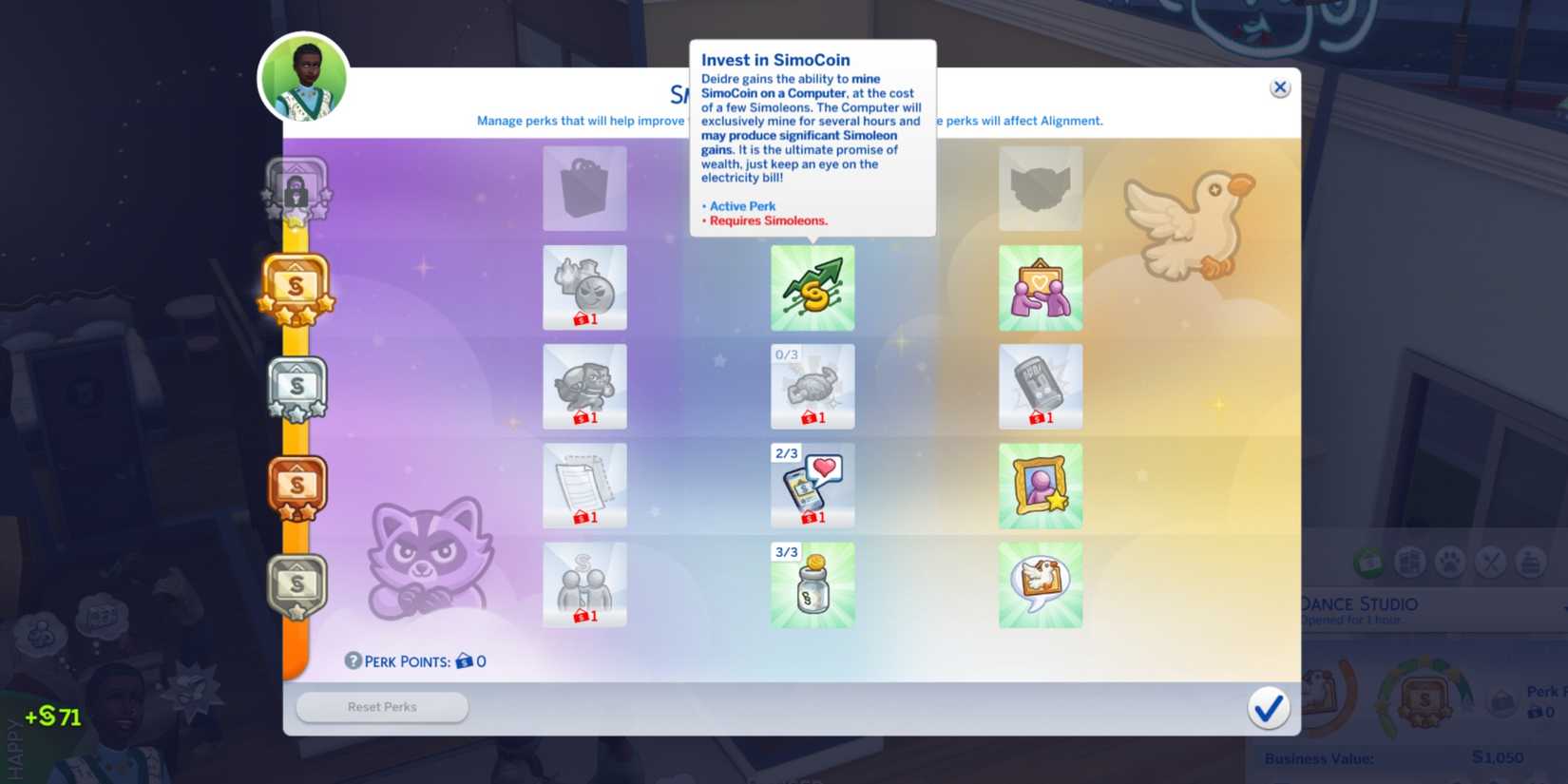
Task: Click the purple handshake perk with heart
Action: coord(1041,287)
